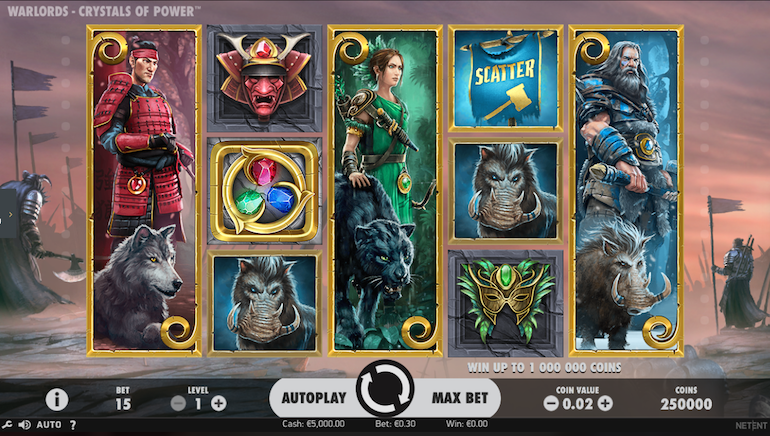
Task: Decrease the bet level
Action: pyautogui.click(x=179, y=403)
